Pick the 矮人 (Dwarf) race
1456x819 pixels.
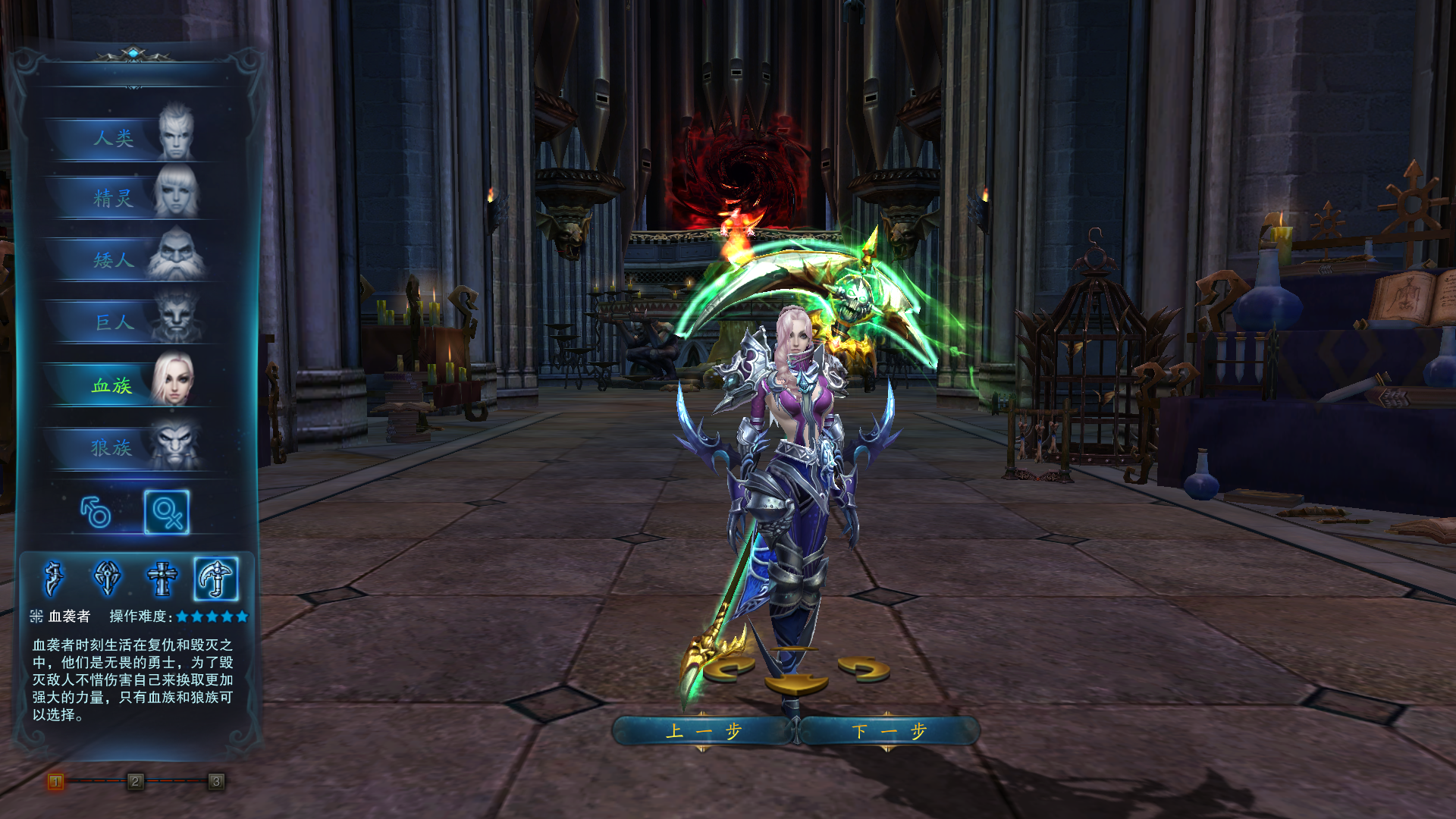(129, 261)
